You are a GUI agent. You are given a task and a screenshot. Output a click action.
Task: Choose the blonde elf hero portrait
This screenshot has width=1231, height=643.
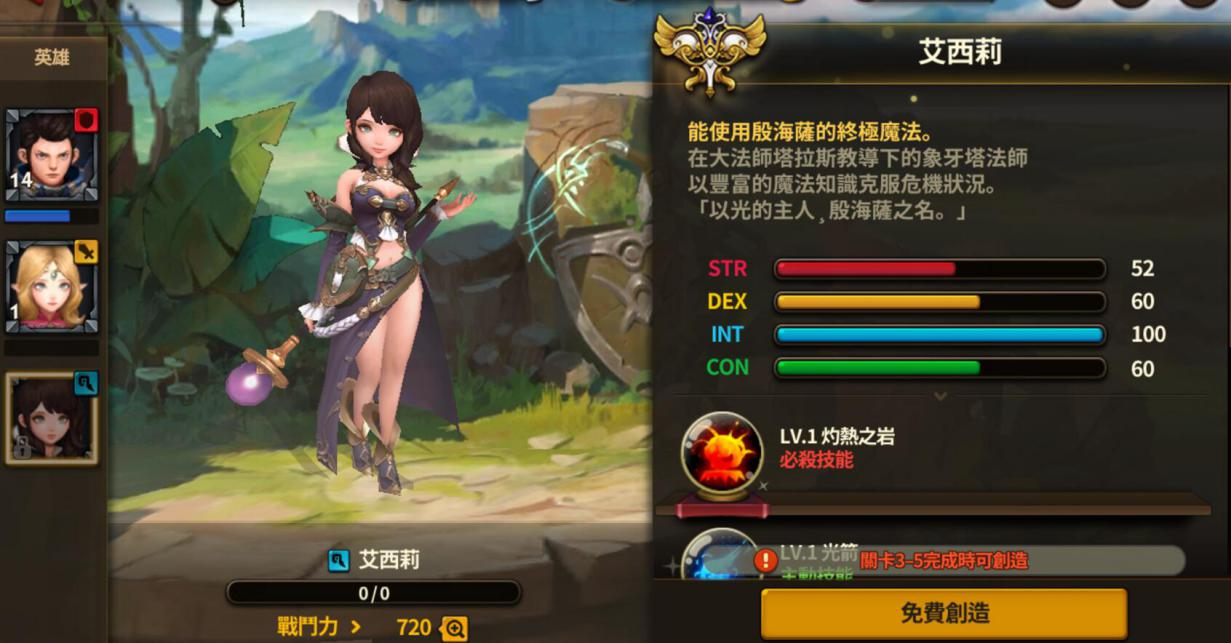point(51,287)
